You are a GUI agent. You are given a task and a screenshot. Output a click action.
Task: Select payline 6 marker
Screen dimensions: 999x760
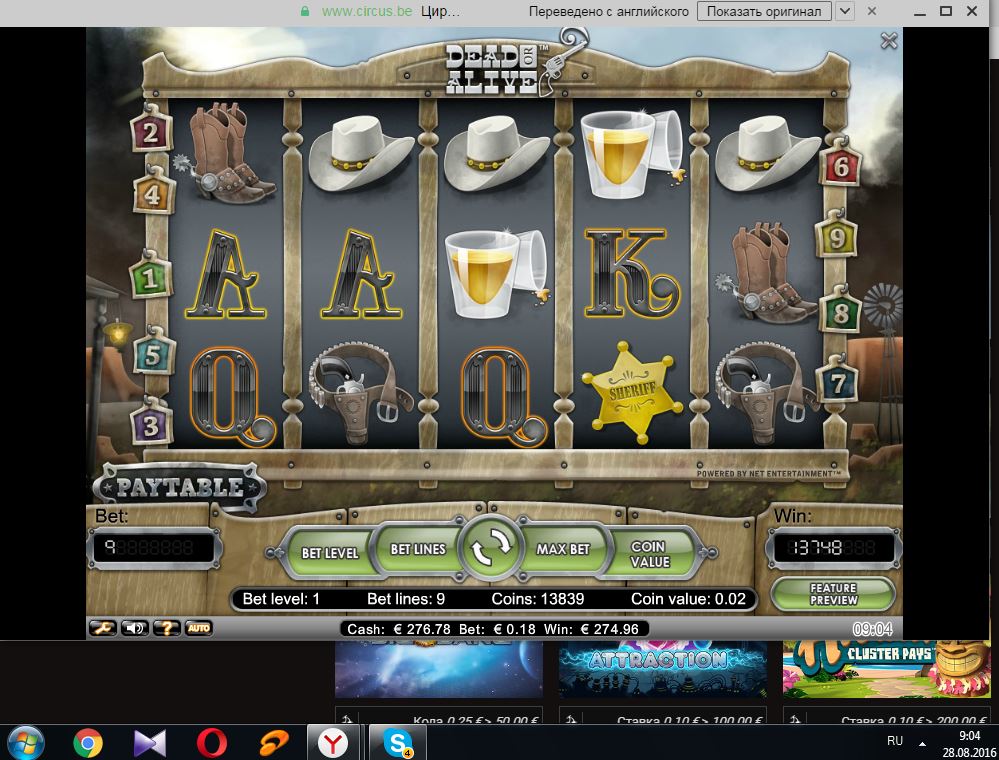[x=840, y=166]
